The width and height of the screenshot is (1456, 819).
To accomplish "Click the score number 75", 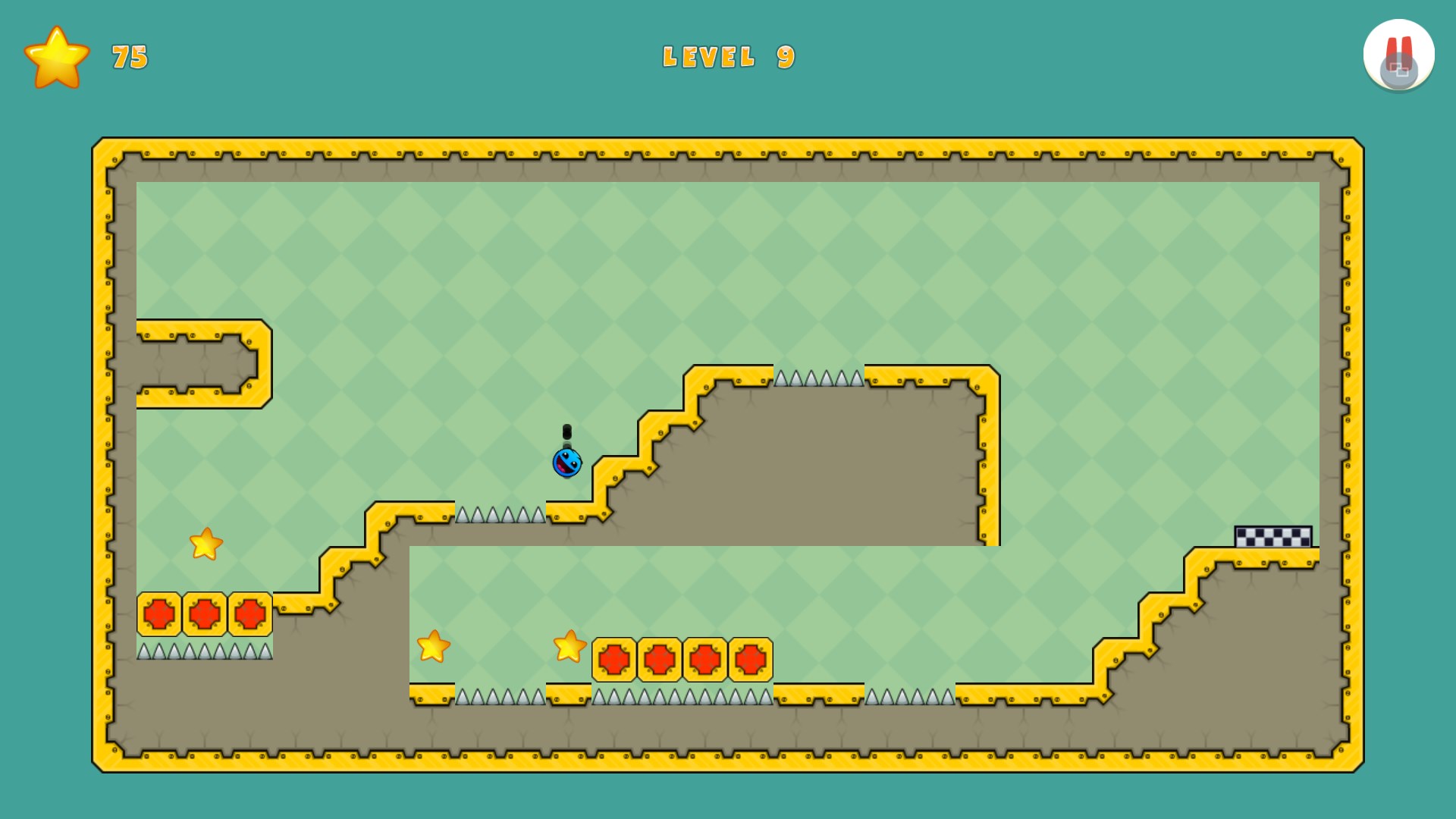I will pos(127,57).
